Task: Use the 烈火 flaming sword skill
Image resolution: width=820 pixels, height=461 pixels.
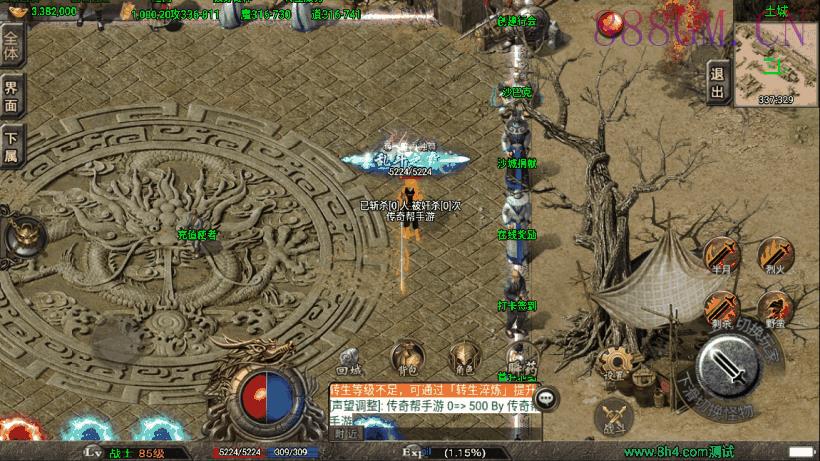Action: pos(772,256)
